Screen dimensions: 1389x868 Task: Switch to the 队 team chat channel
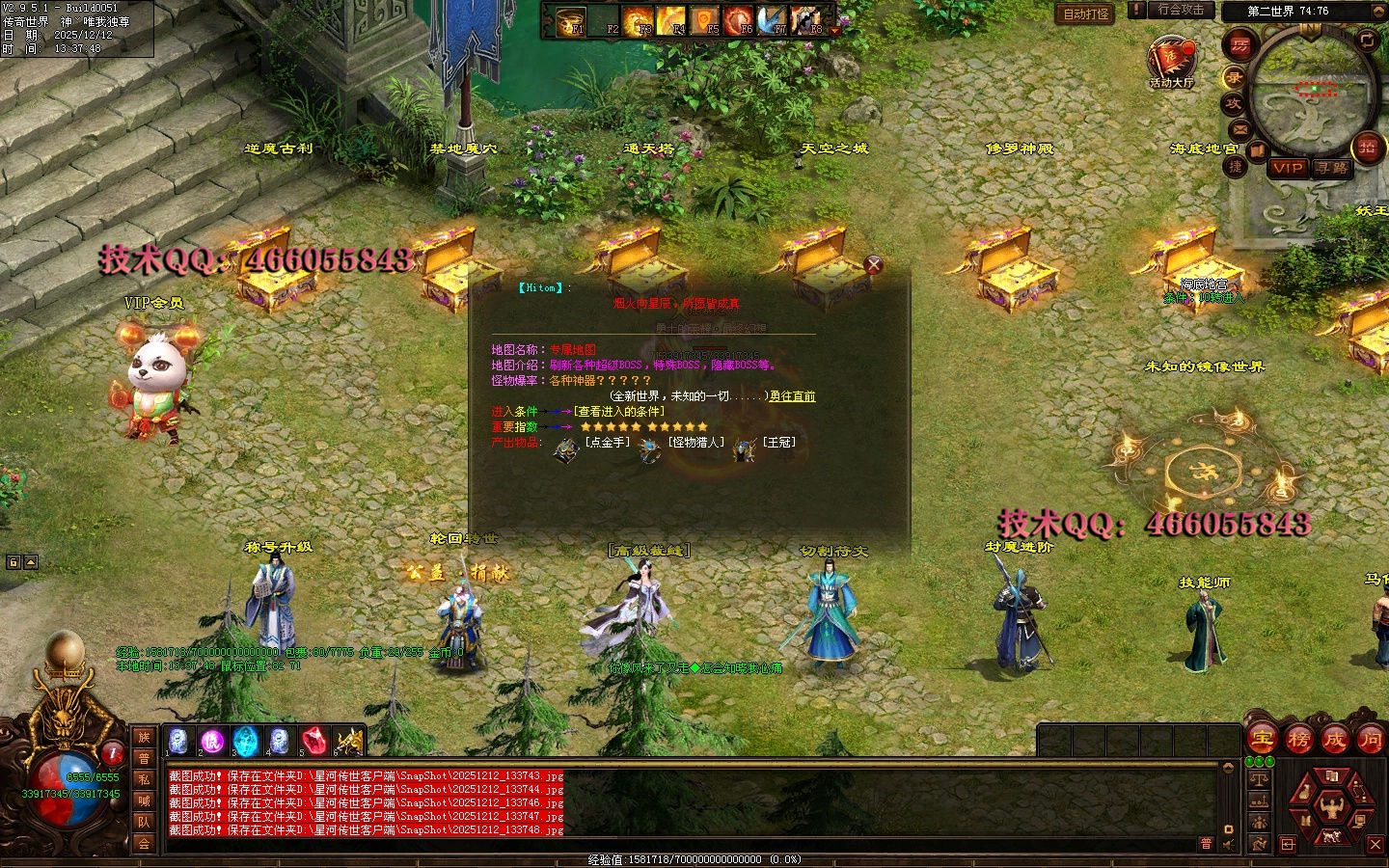point(144,822)
